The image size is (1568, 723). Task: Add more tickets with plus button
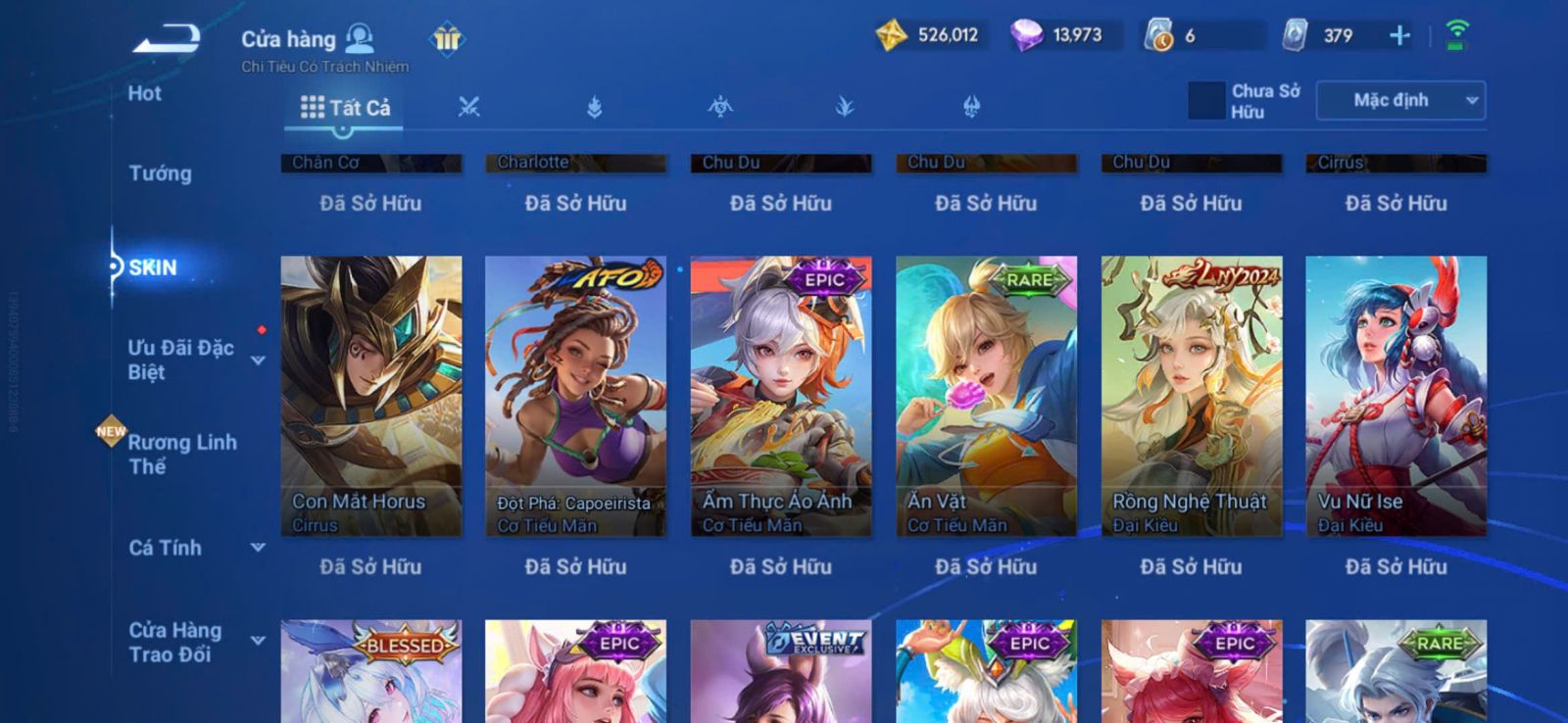[1399, 36]
